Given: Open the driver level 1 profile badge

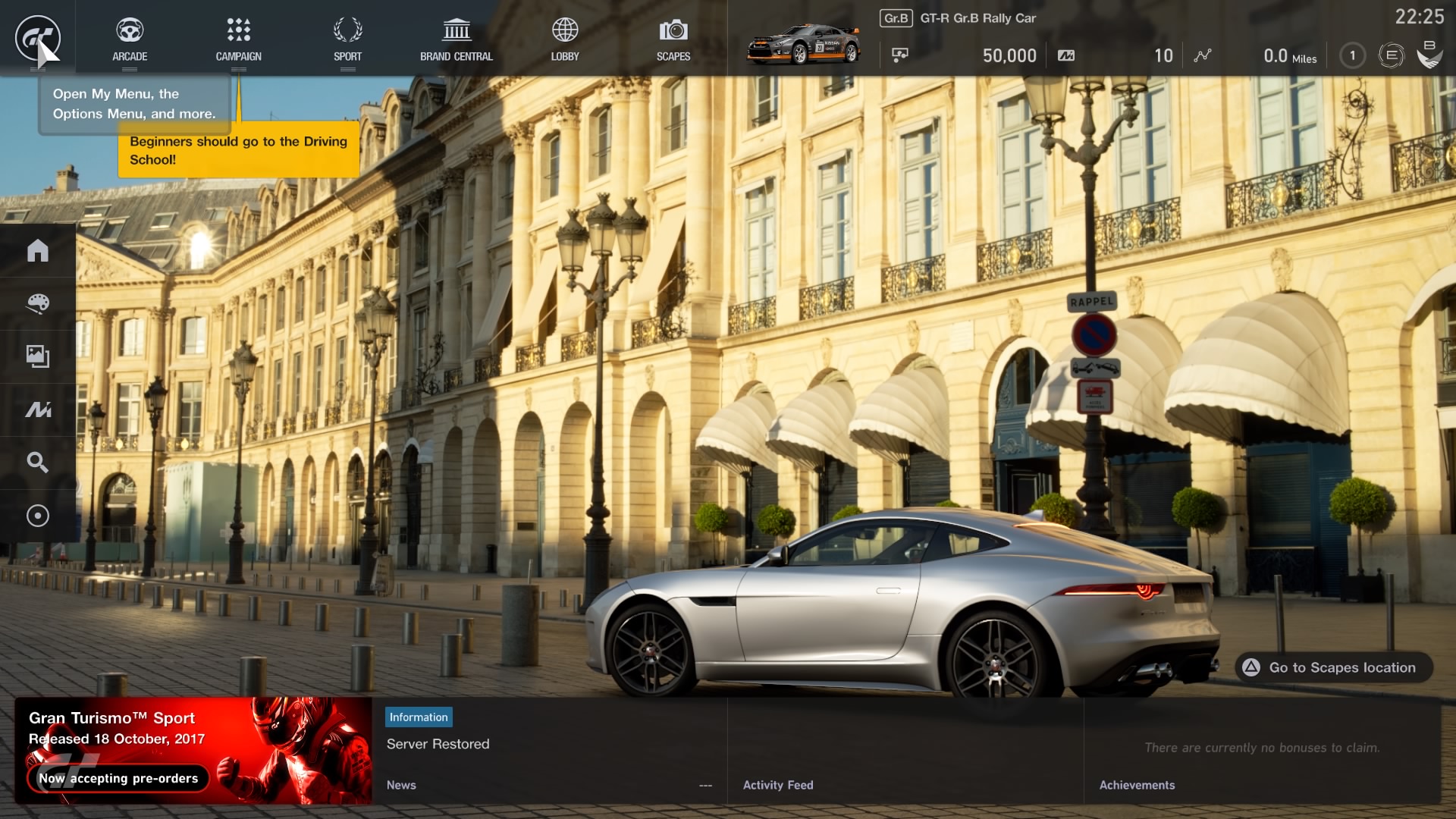Looking at the screenshot, I should (x=1352, y=55).
